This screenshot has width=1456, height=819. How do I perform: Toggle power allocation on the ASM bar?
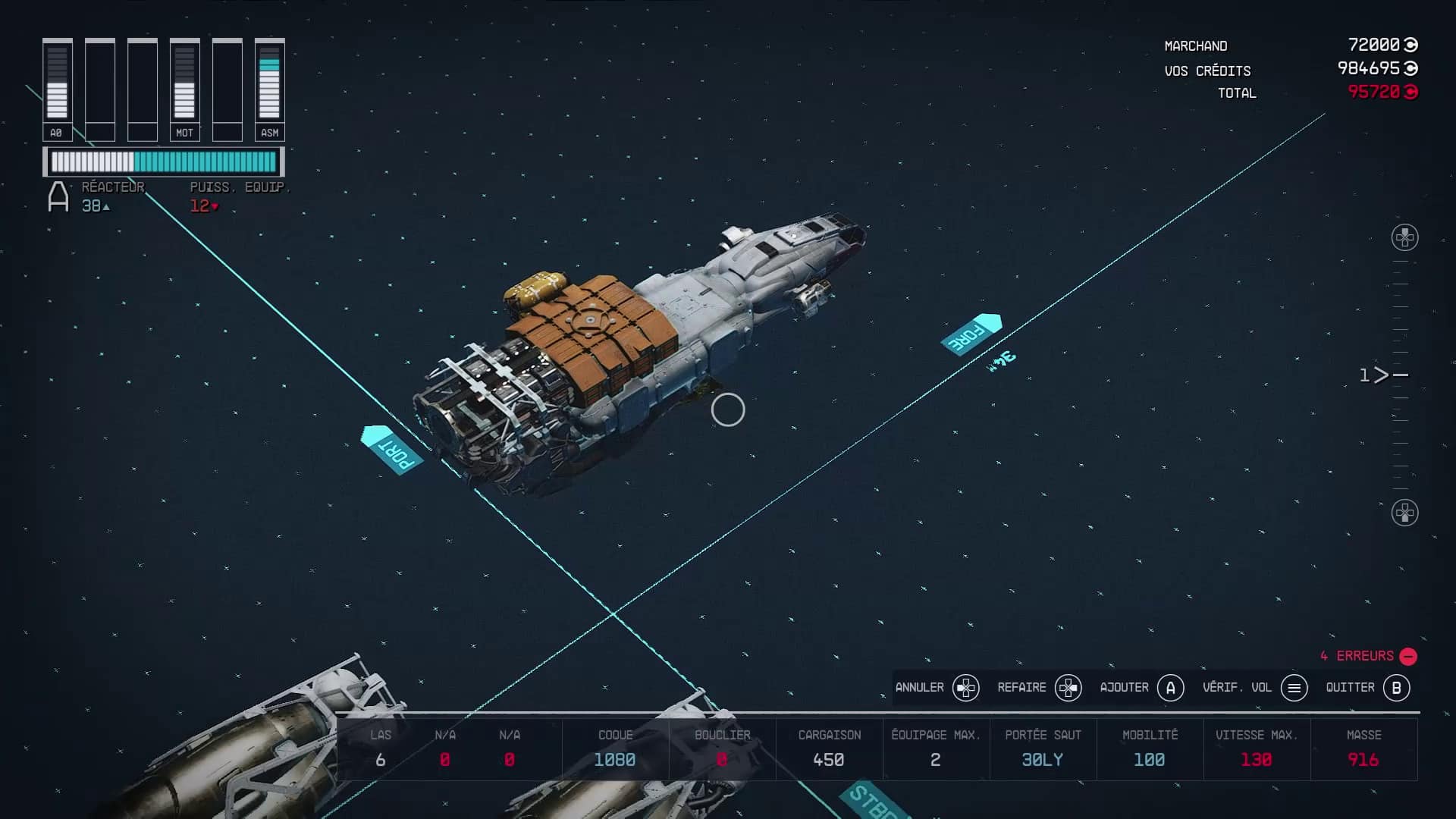(x=269, y=83)
